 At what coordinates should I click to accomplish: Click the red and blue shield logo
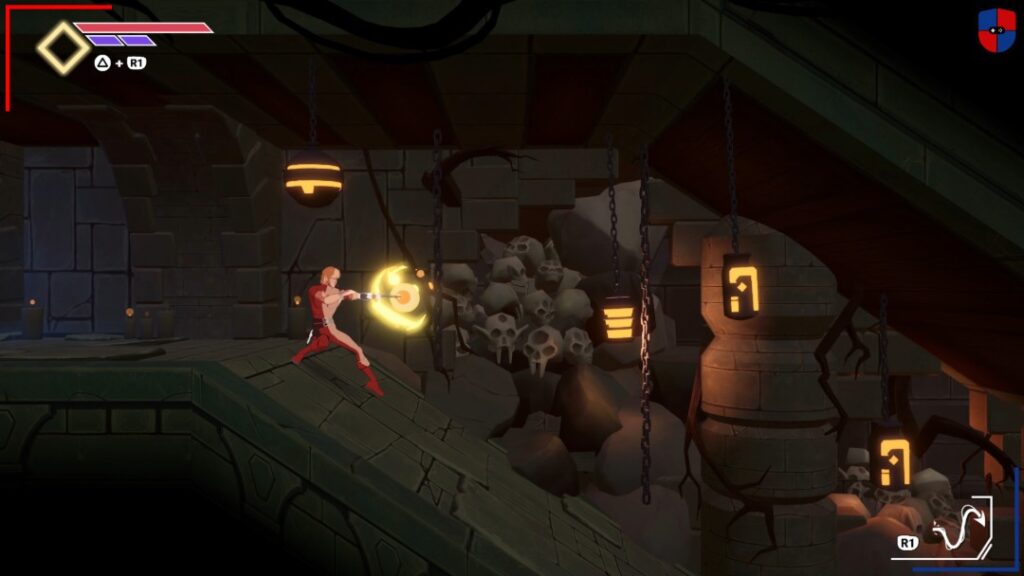click(996, 30)
